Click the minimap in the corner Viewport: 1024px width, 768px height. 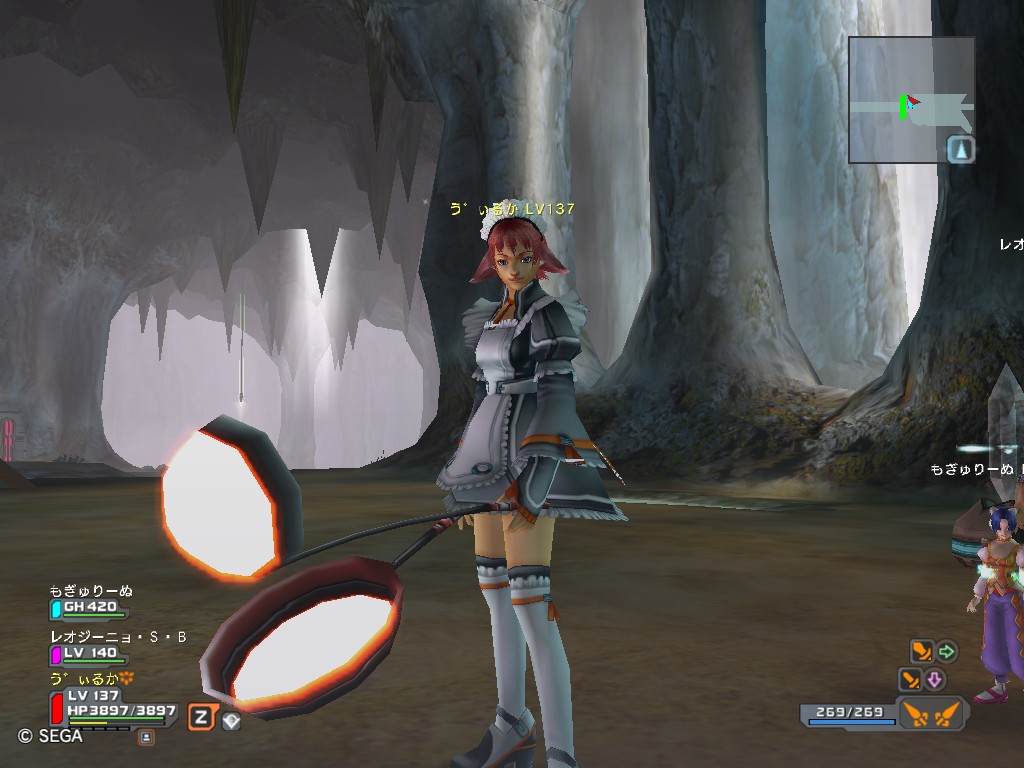tap(911, 99)
